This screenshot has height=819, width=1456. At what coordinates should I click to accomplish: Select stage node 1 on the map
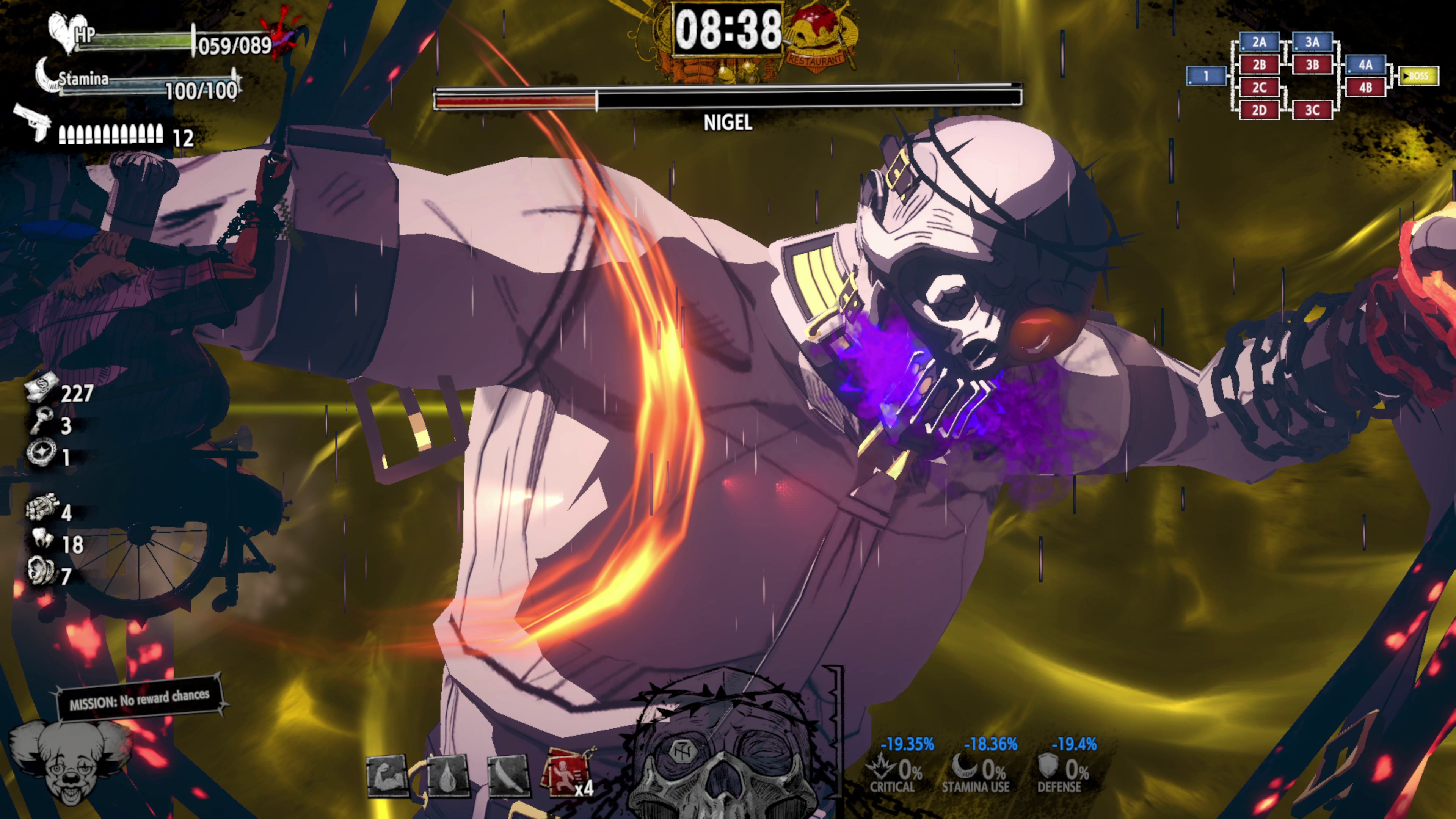(x=1206, y=76)
